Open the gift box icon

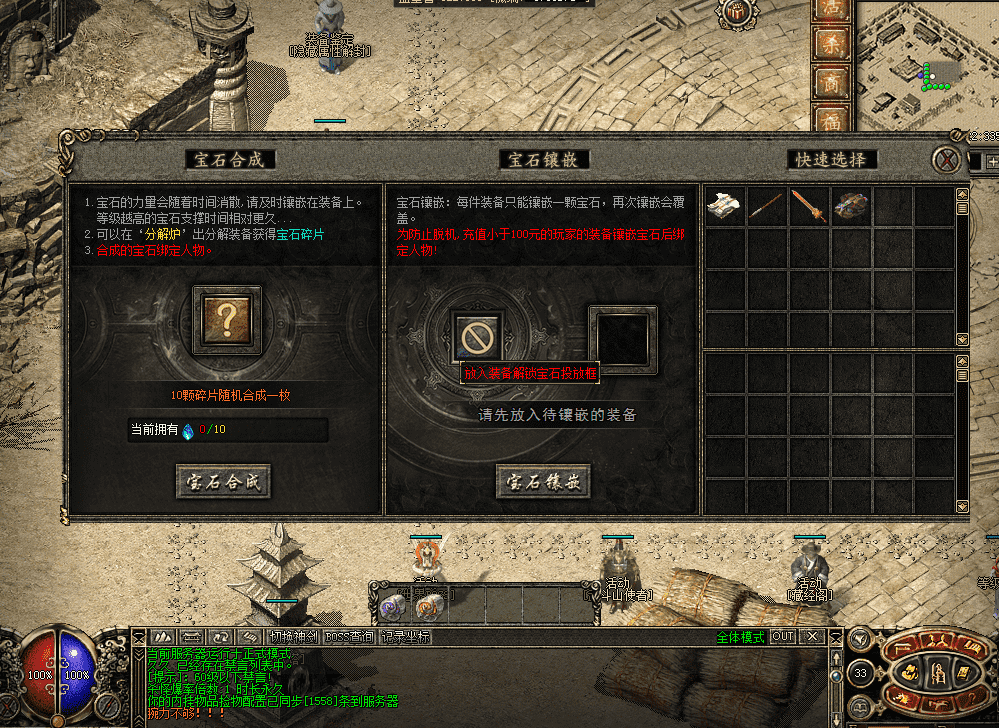coord(739,13)
